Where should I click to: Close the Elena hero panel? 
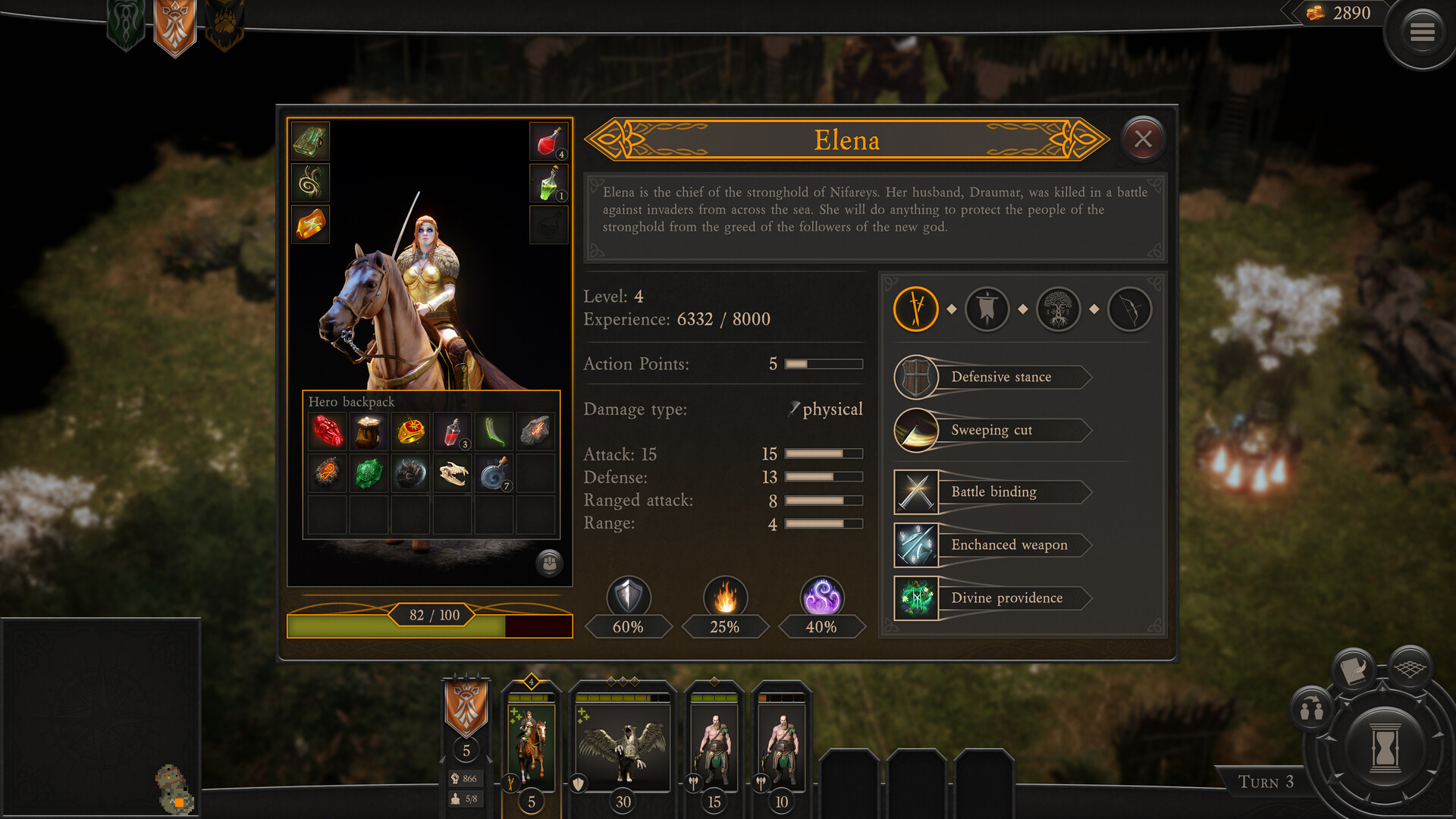(x=1143, y=139)
